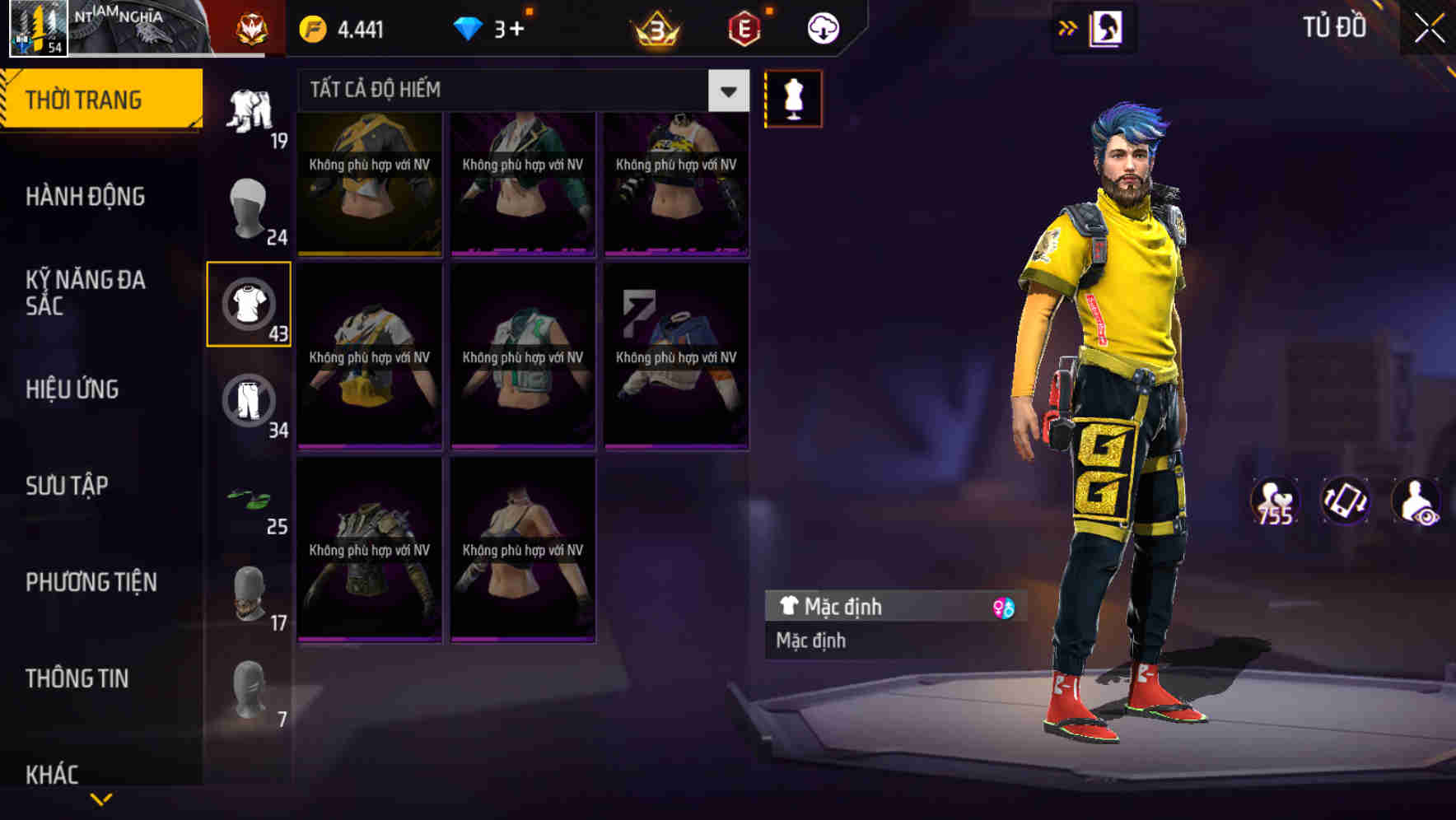This screenshot has width=1456, height=820.
Task: Collapse the top bar with the double-arrow toggle
Action: tap(1068, 27)
